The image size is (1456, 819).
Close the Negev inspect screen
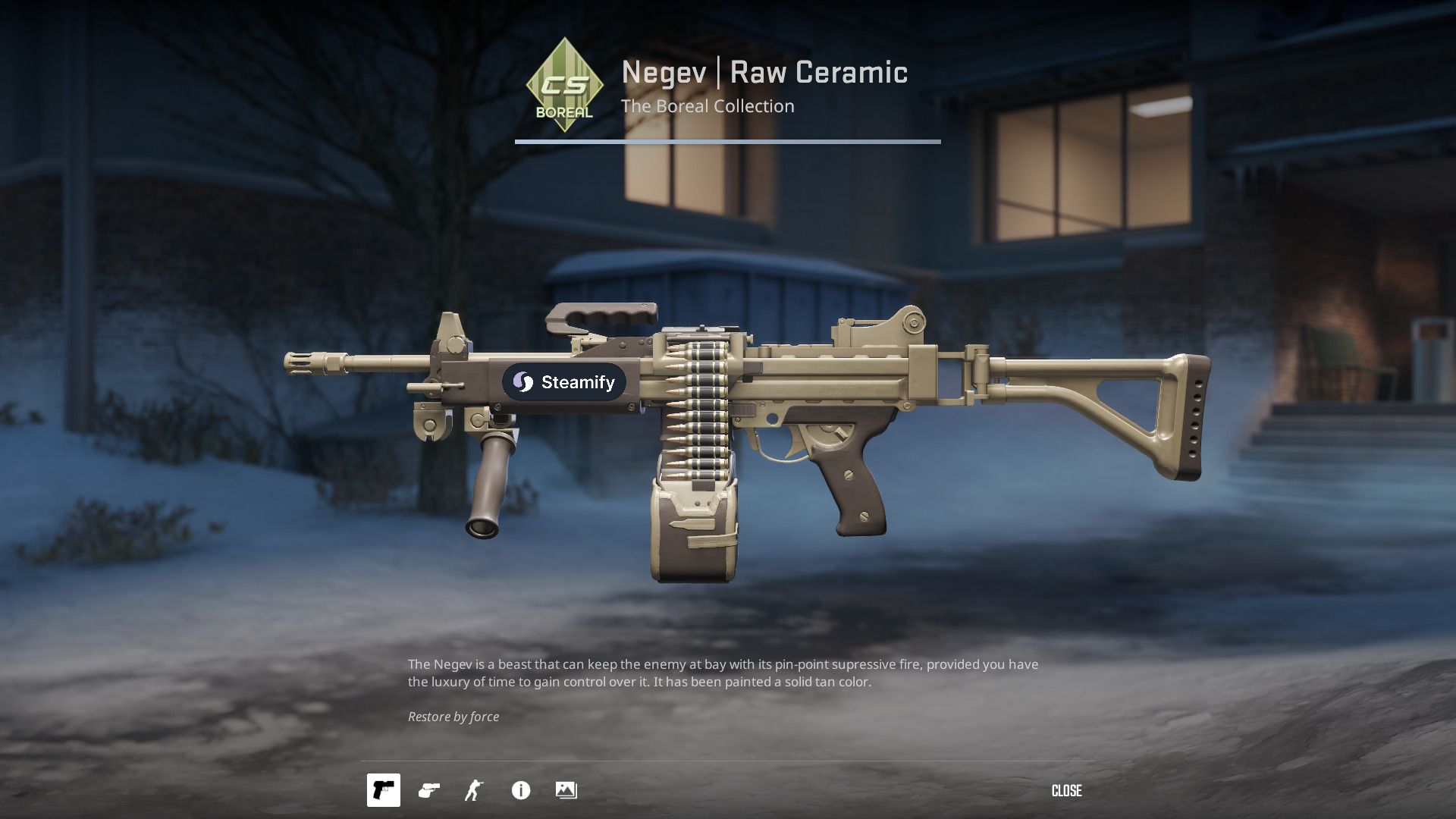click(x=1066, y=791)
